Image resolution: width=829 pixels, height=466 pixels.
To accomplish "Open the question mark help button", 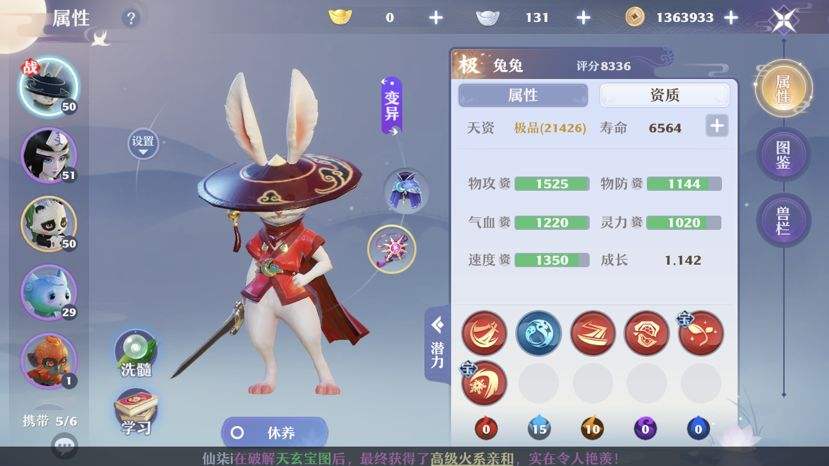I will [x=131, y=18].
